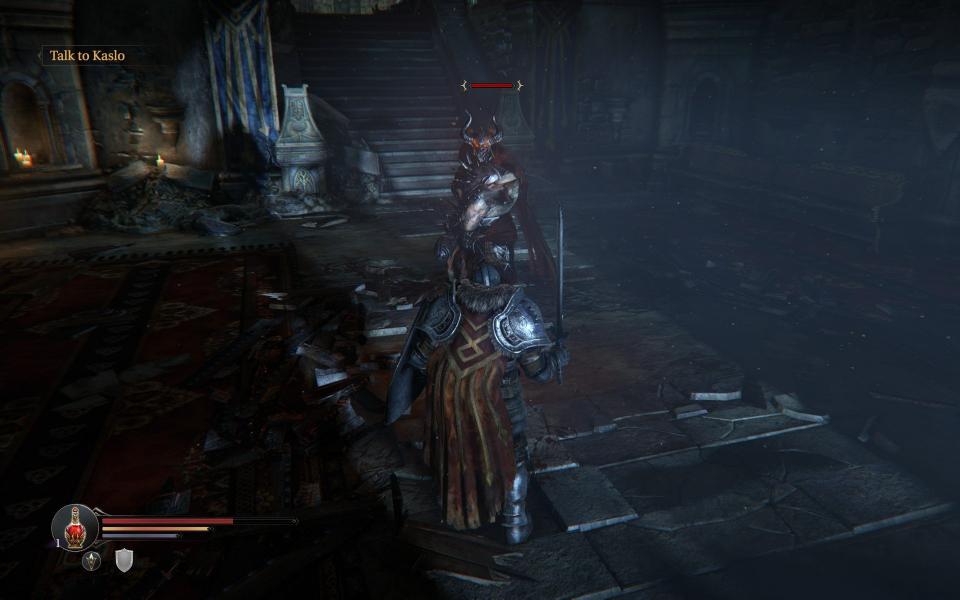Activate the small round crystal shard icon

pos(92,561)
